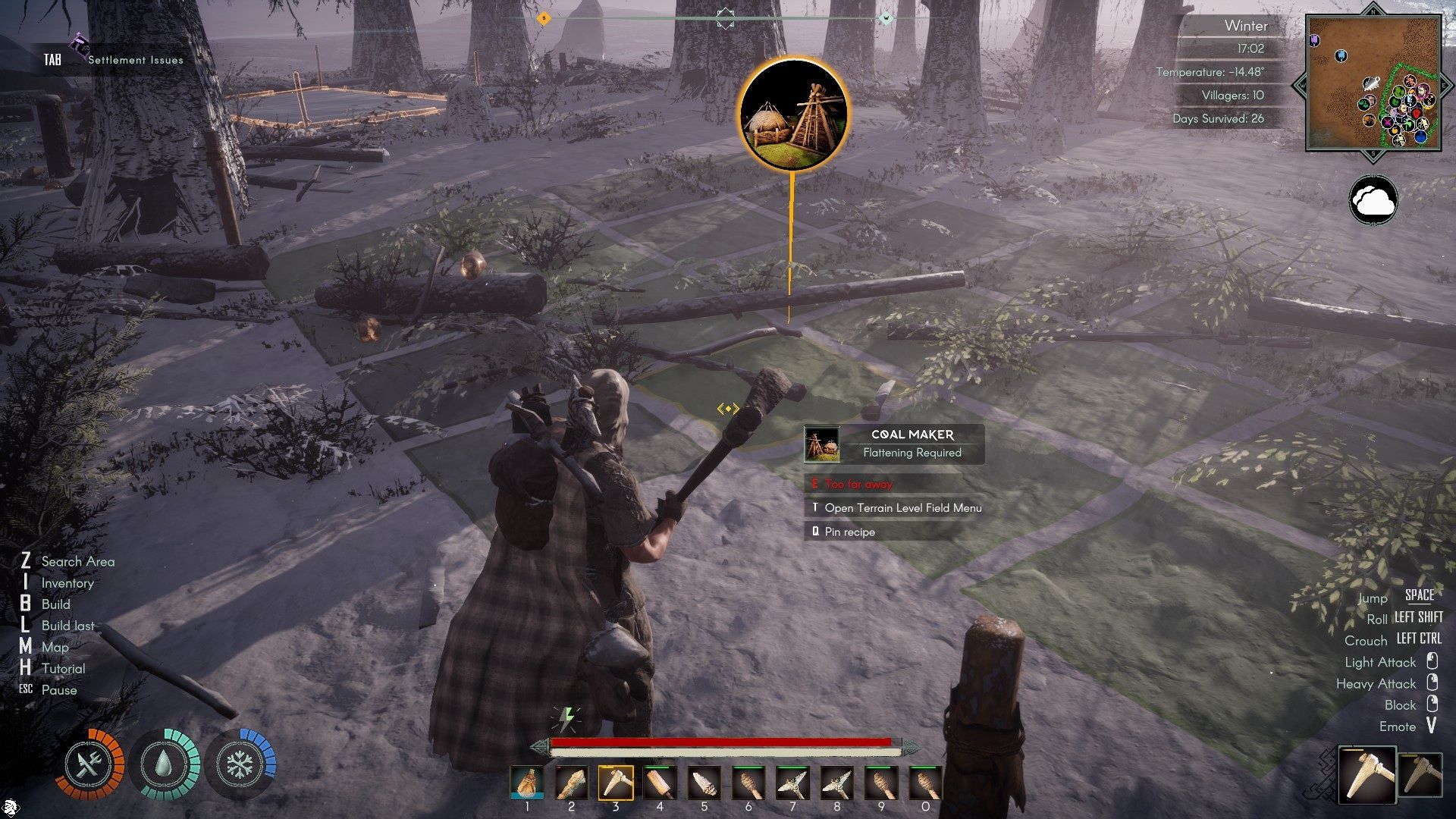This screenshot has height=819, width=1456.
Task: Click the large equipped pickaxe slot
Action: coord(1367,773)
